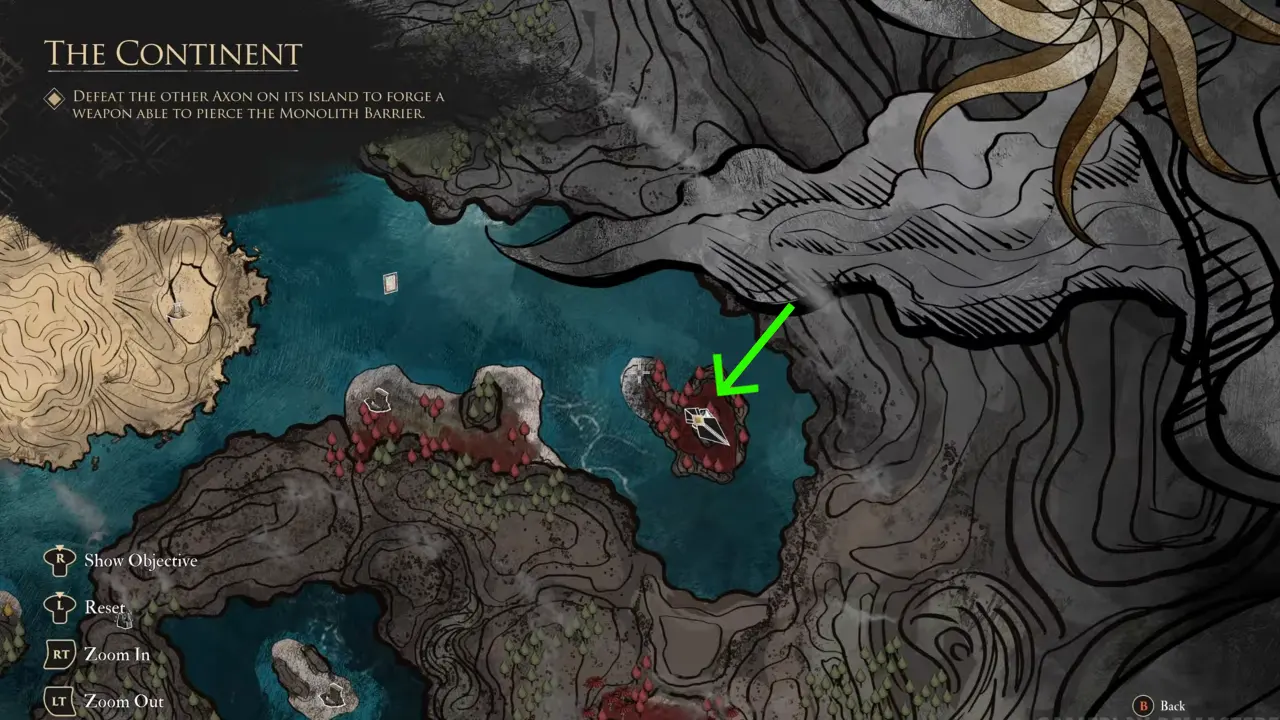Select The Continent map title

point(173,54)
